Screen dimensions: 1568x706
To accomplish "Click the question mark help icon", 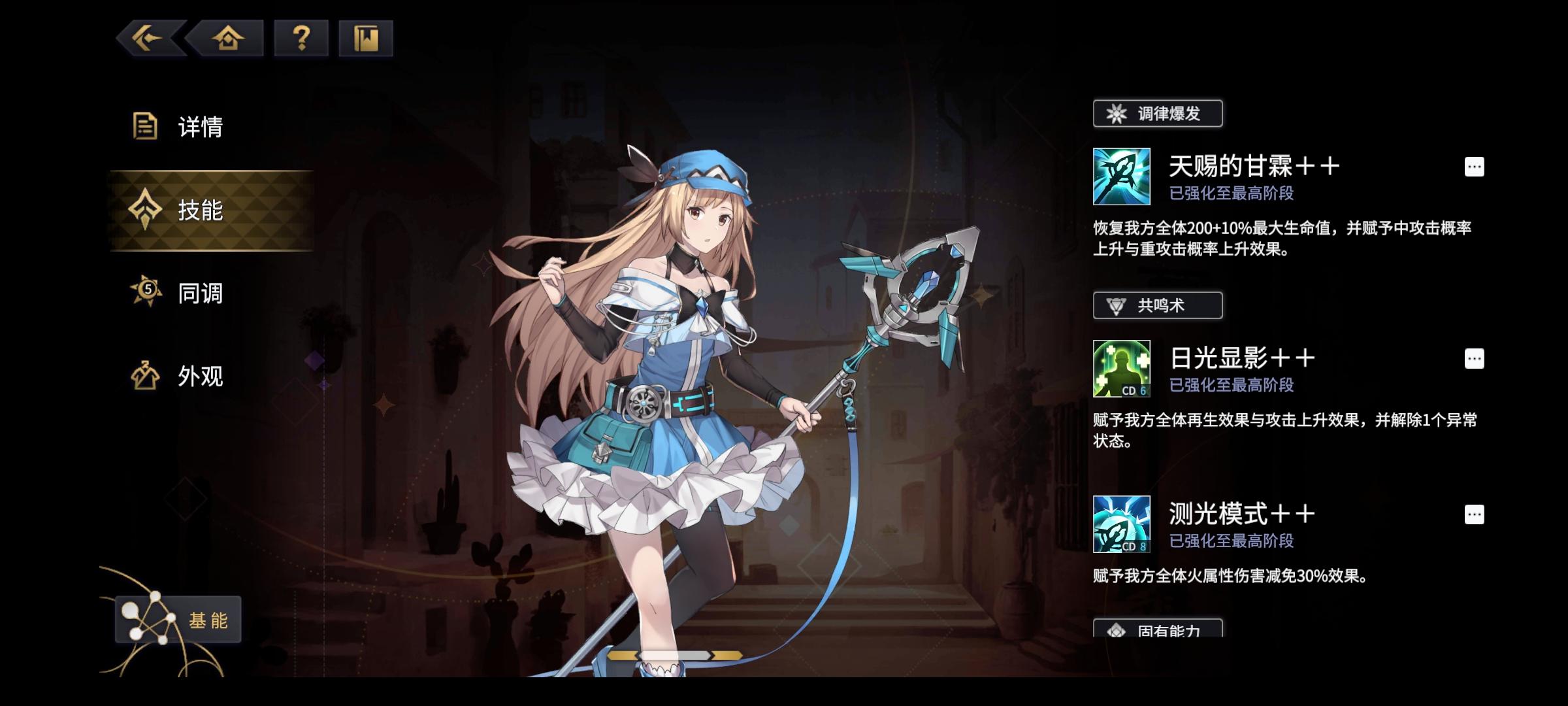I will point(299,38).
